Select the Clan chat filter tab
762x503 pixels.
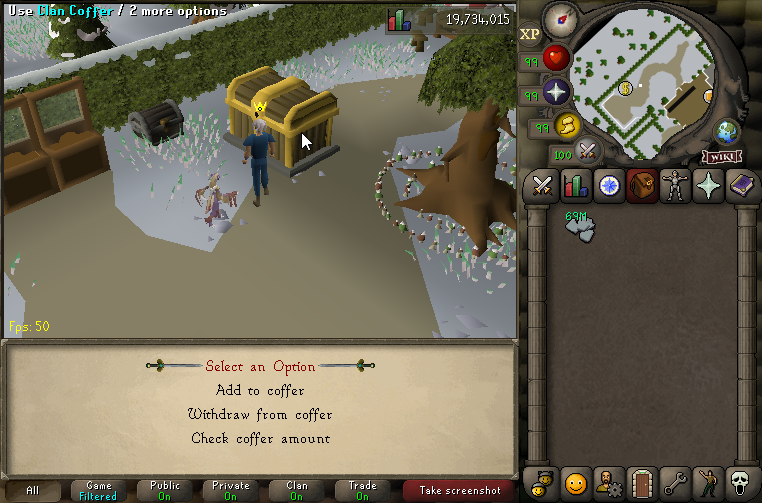[x=297, y=490]
